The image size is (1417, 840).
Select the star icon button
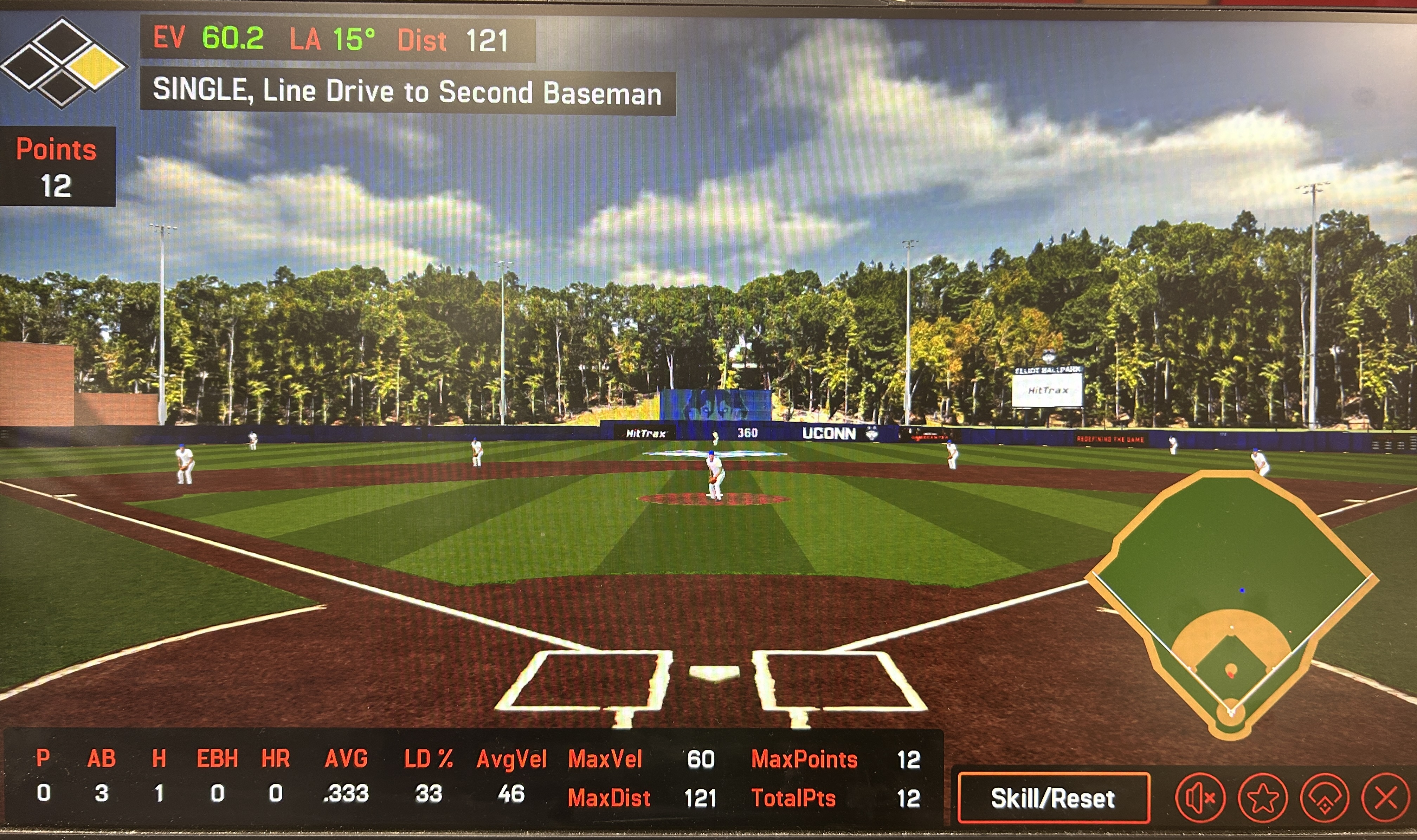pyautogui.click(x=1262, y=798)
